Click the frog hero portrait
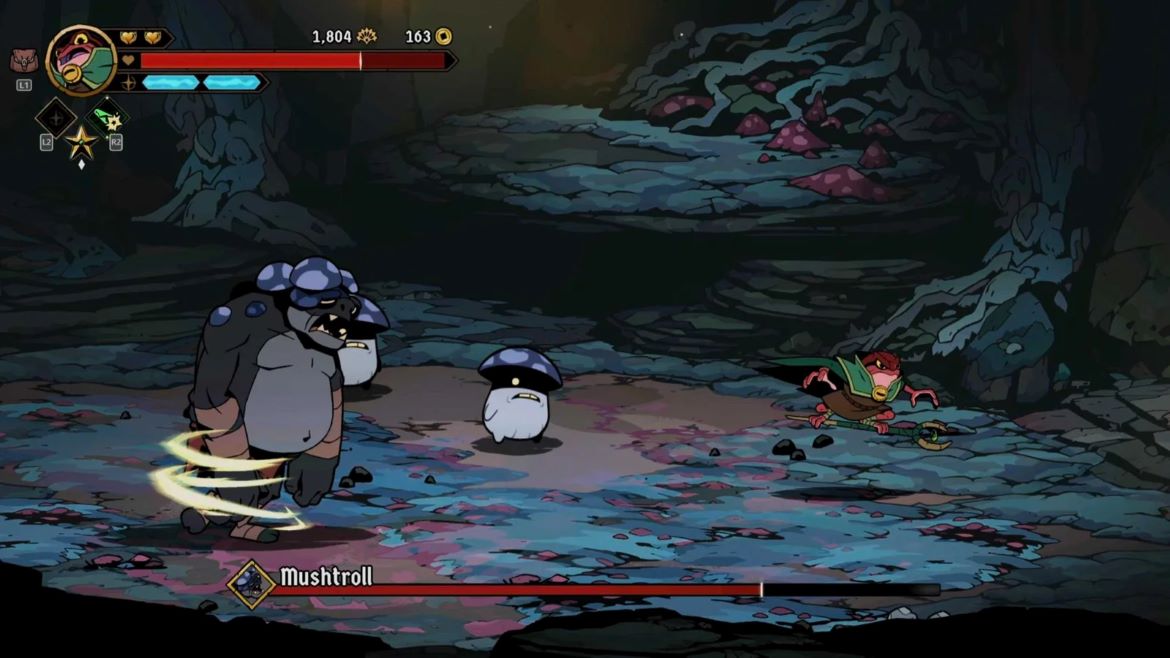 [80, 59]
